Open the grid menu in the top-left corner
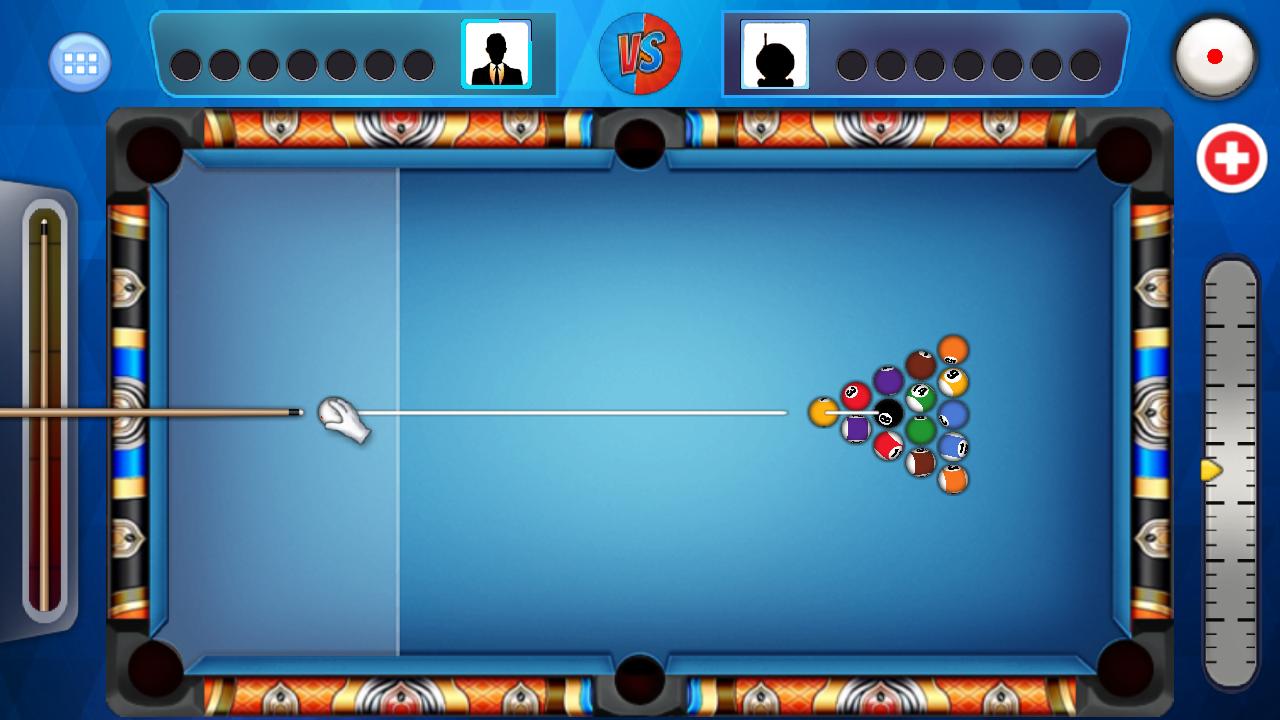 click(x=78, y=60)
